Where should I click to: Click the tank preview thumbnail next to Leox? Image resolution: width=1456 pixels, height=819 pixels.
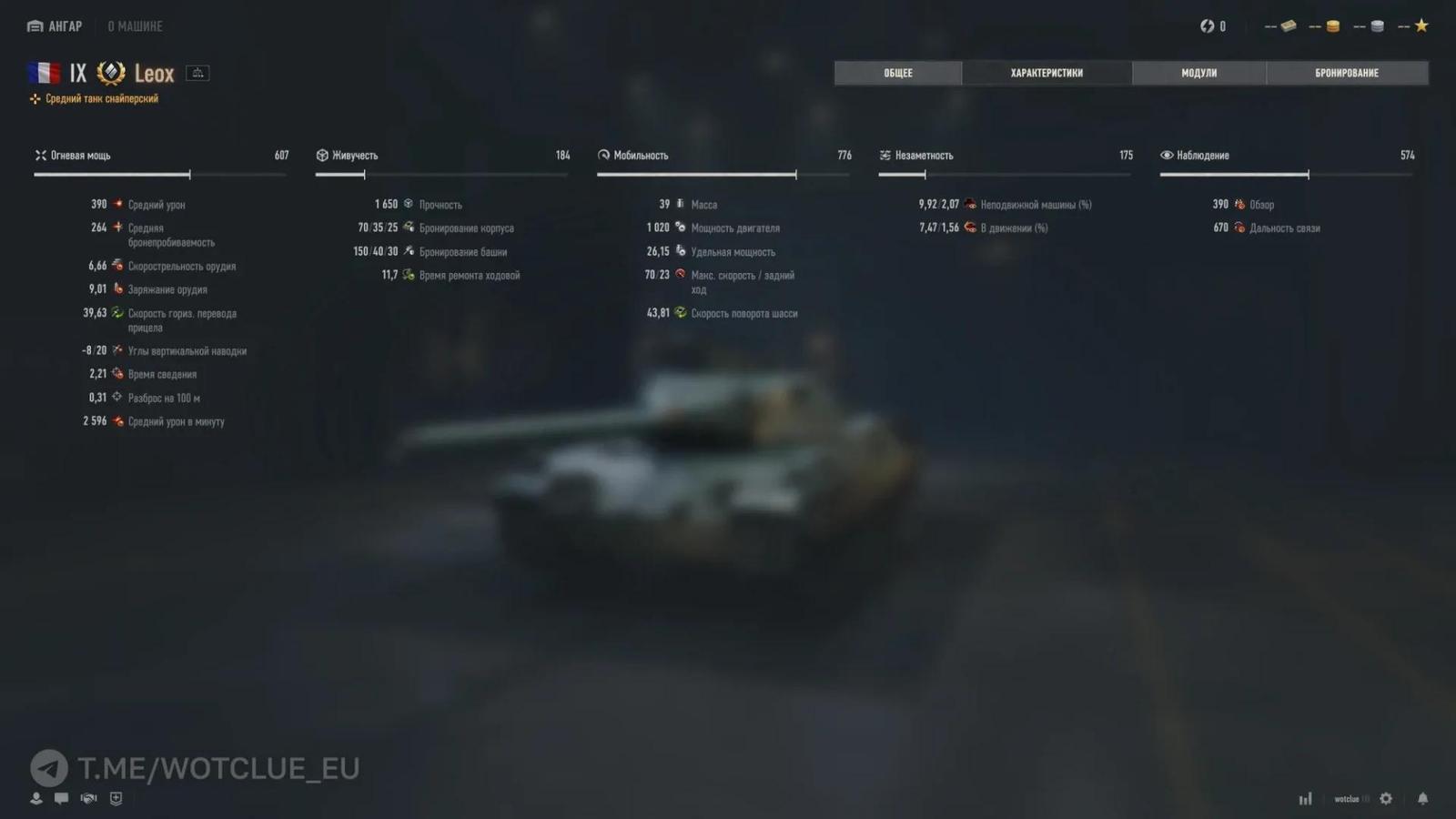point(197,72)
